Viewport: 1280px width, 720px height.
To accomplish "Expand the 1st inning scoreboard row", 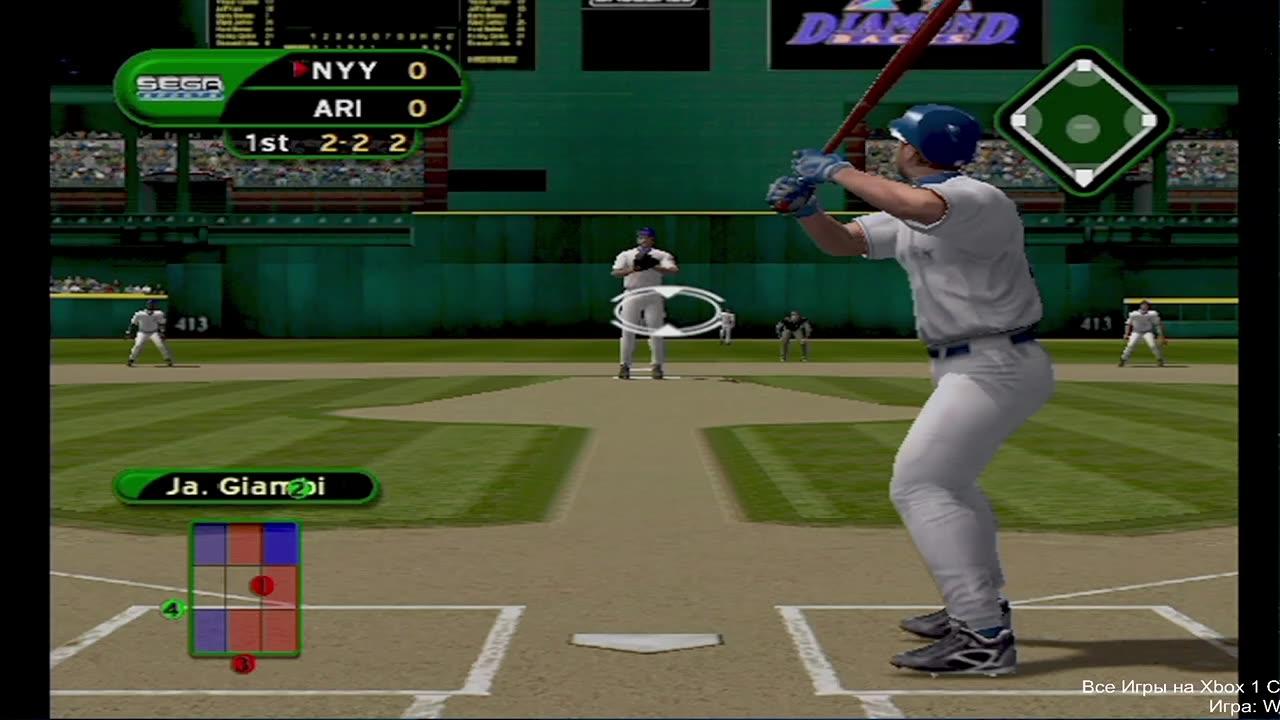I will tap(267, 142).
